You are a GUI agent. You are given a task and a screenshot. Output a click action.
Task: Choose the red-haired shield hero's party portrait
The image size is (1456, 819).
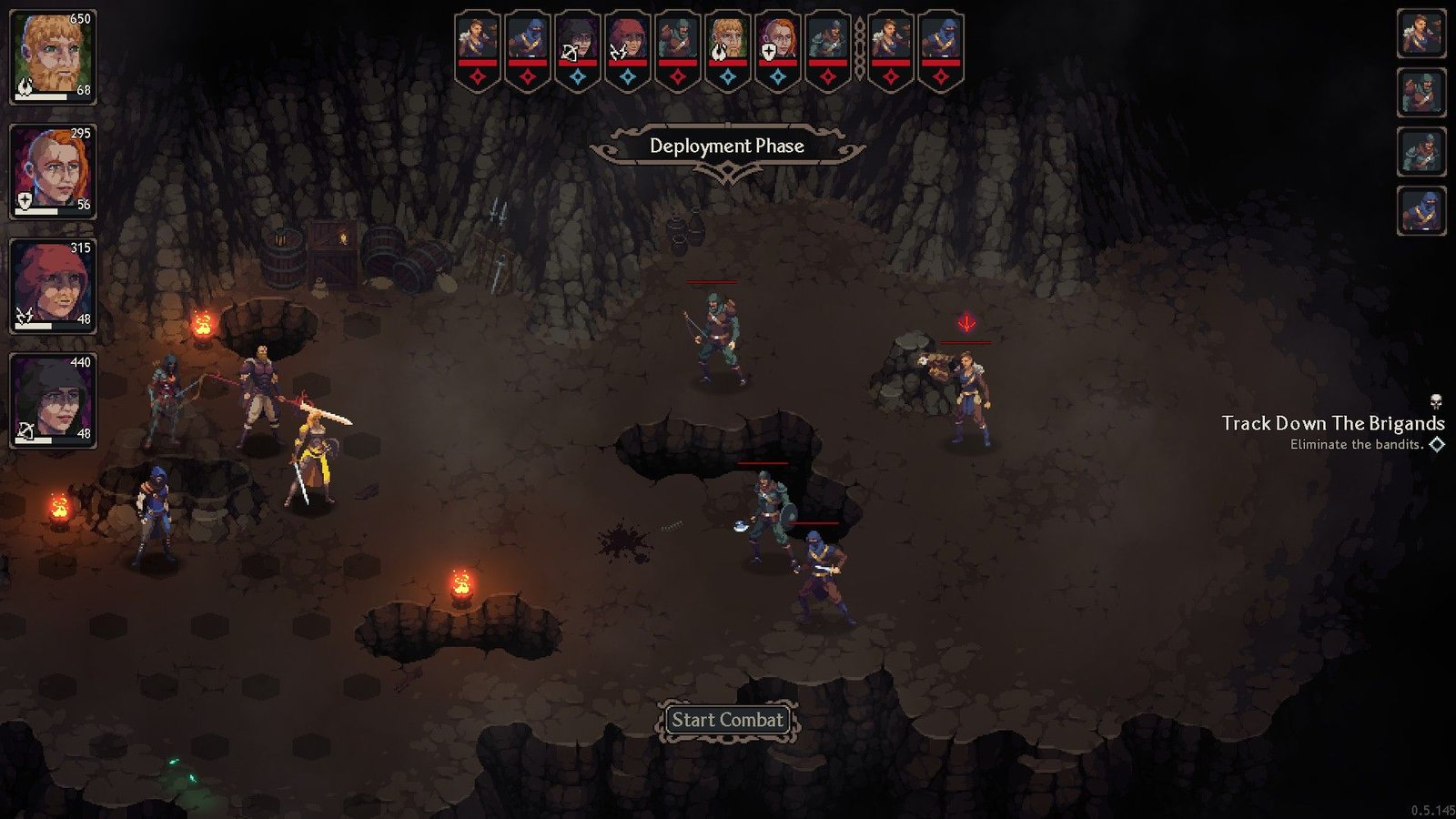click(x=53, y=171)
